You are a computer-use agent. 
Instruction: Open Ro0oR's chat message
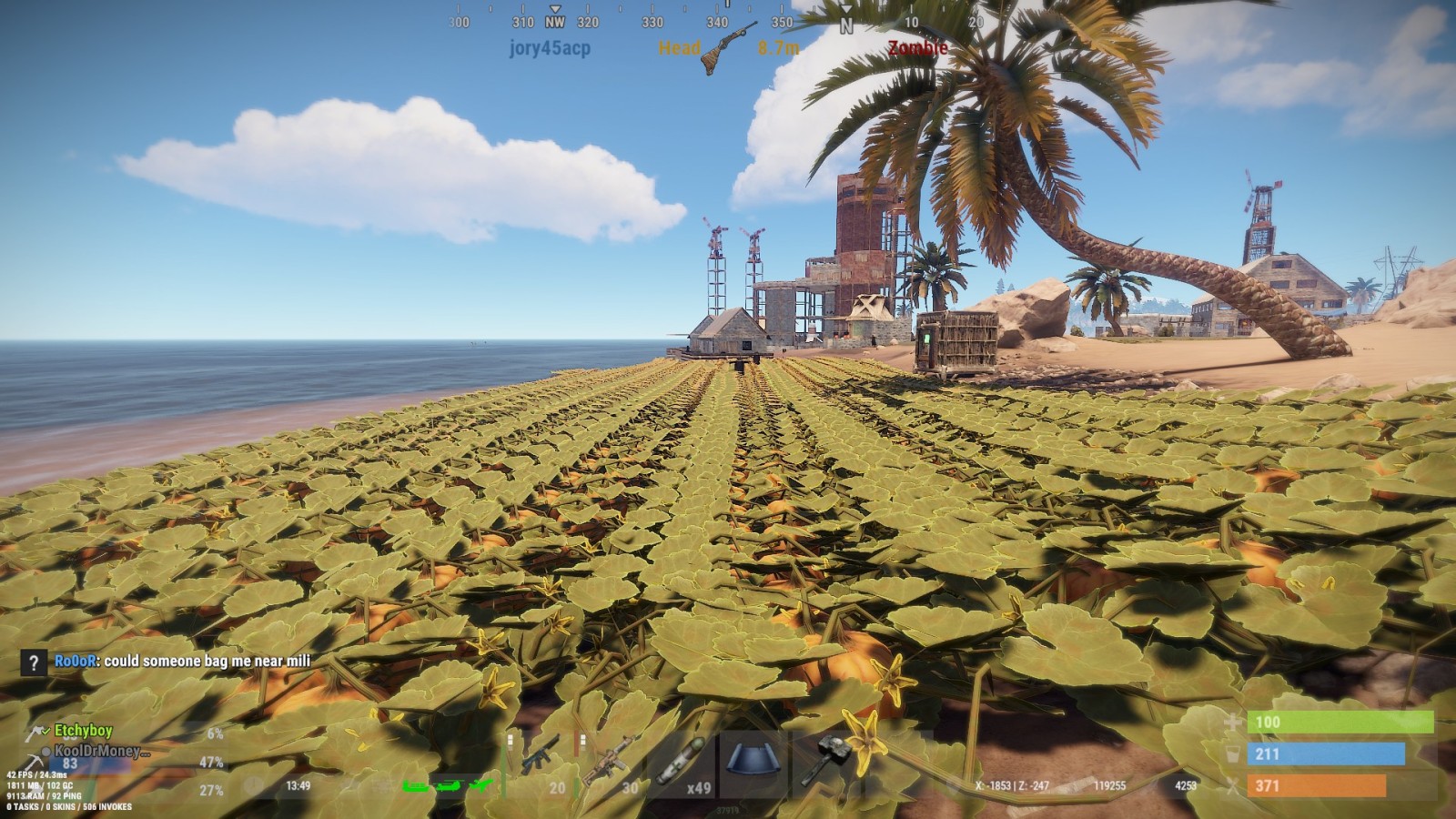[182, 662]
